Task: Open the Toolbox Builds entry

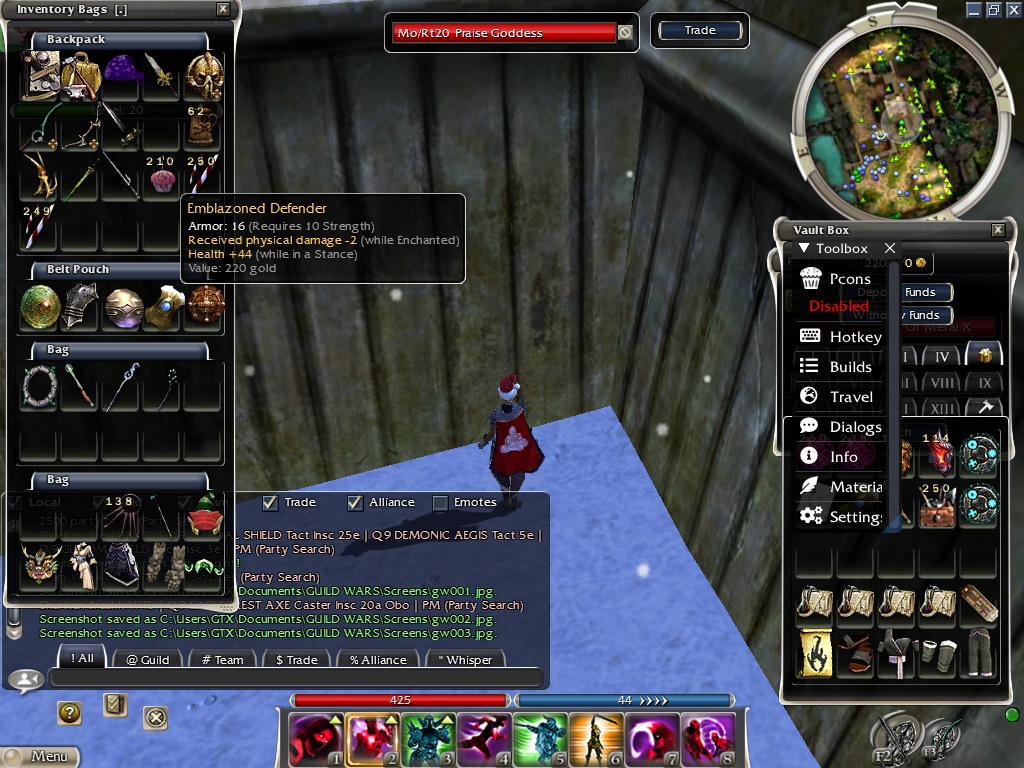Action: click(850, 367)
